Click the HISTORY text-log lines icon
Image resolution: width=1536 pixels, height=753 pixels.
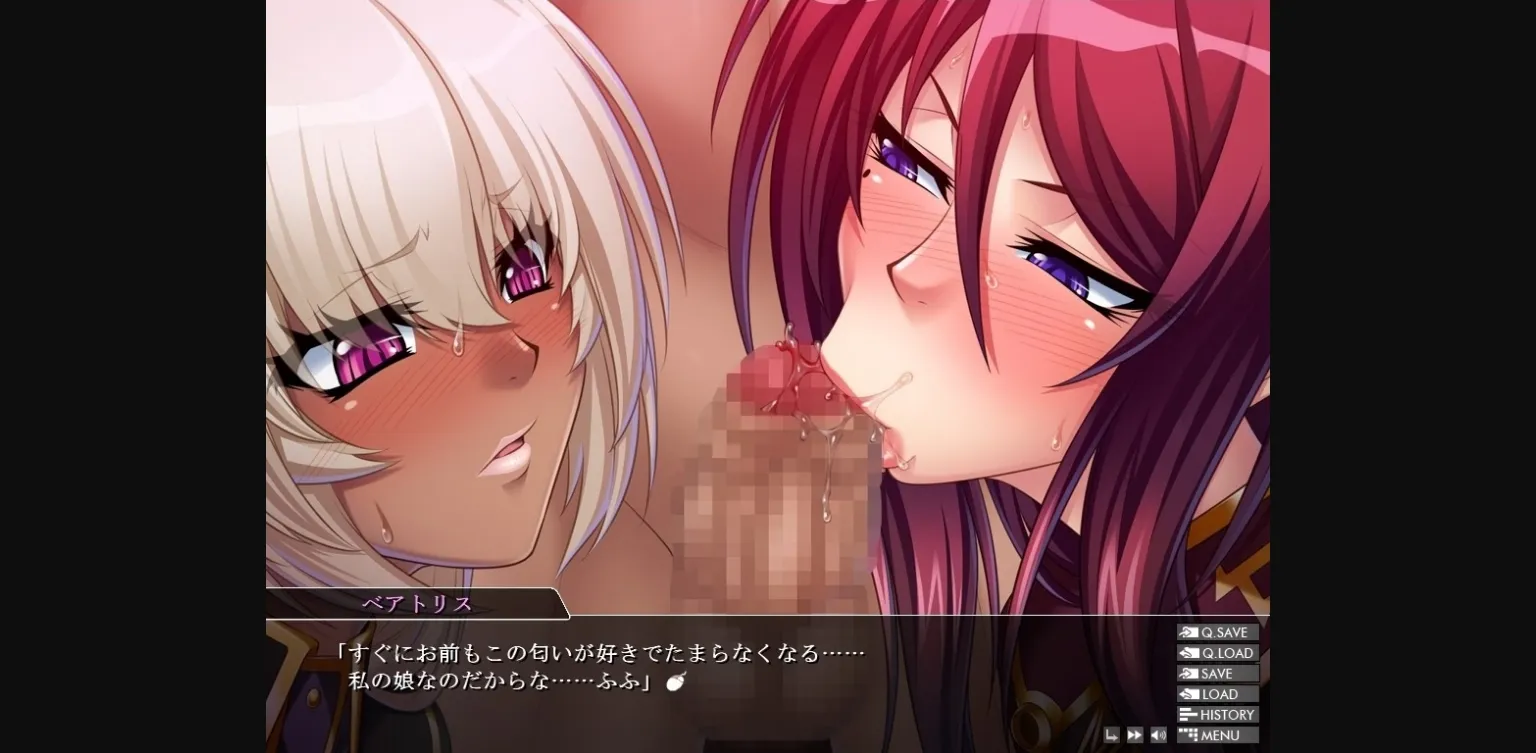point(1188,714)
